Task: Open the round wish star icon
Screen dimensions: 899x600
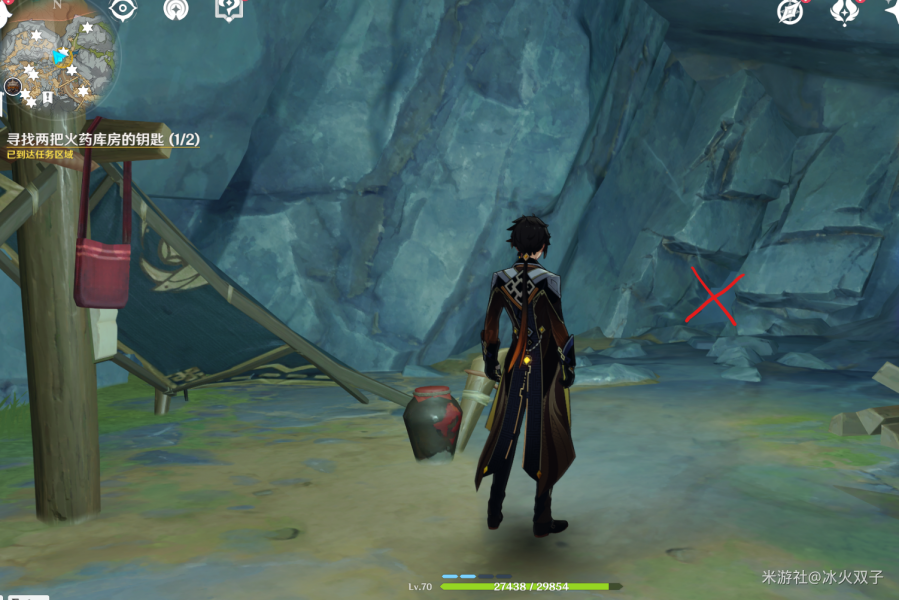Action: click(x=176, y=9)
